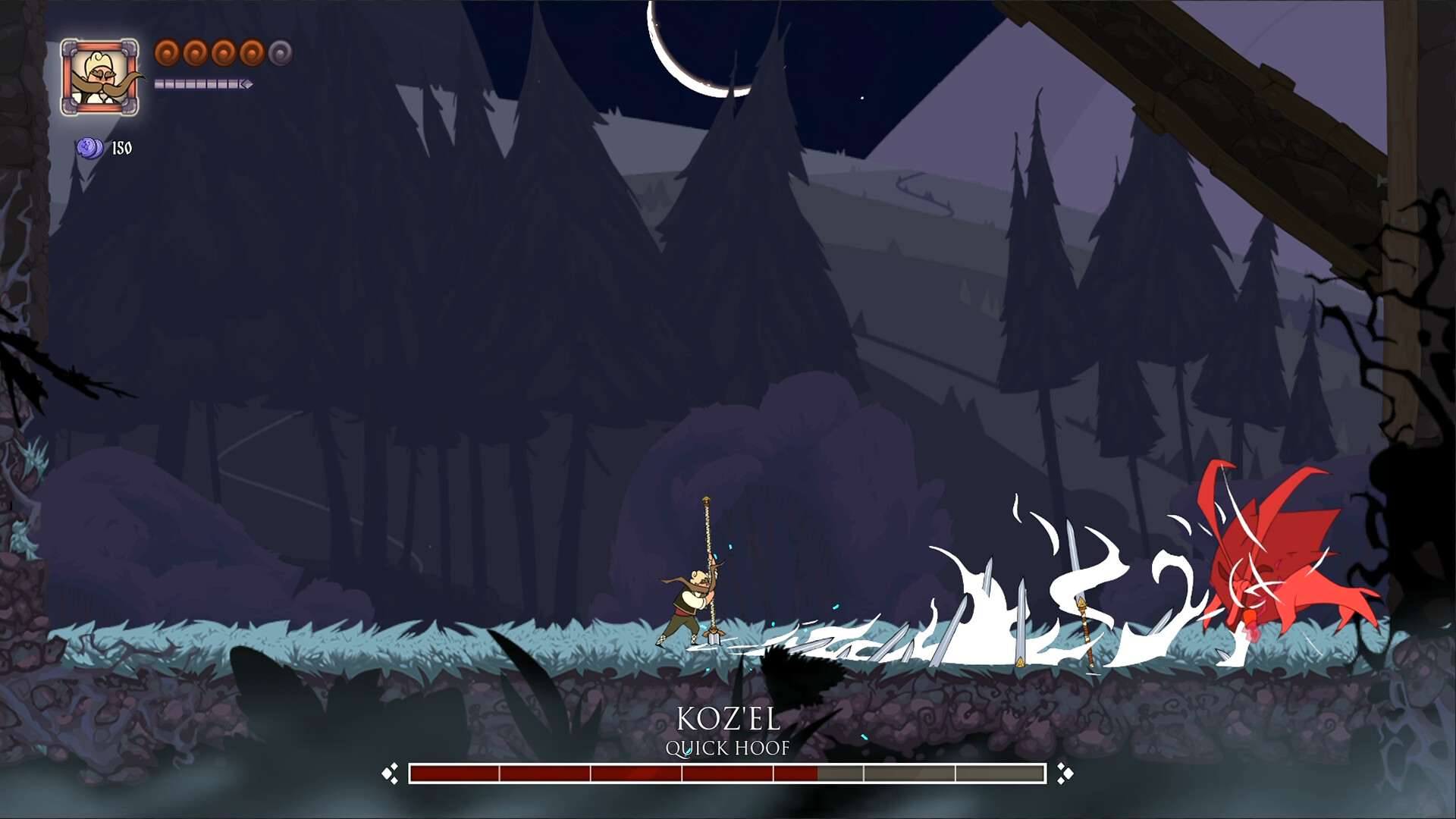Viewport: 1456px width, 819px height.
Task: Click the third orange health orb
Action: coord(224,52)
